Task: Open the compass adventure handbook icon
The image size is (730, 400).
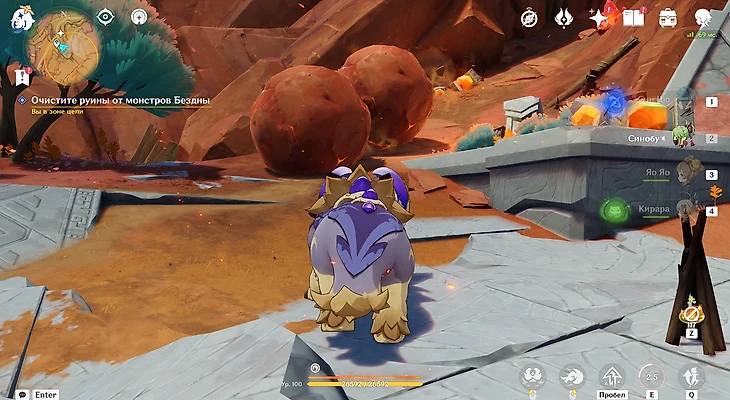Action: coord(529,18)
